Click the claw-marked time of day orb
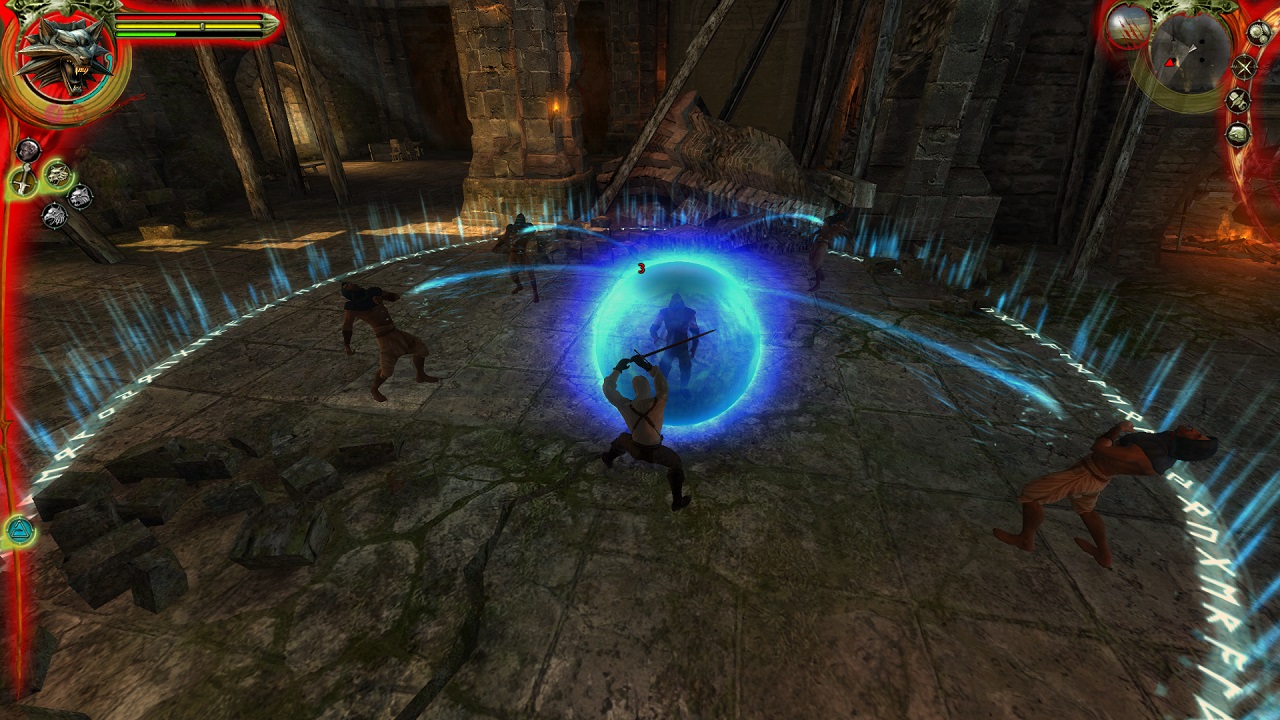1280x720 pixels. pyautogui.click(x=1129, y=26)
